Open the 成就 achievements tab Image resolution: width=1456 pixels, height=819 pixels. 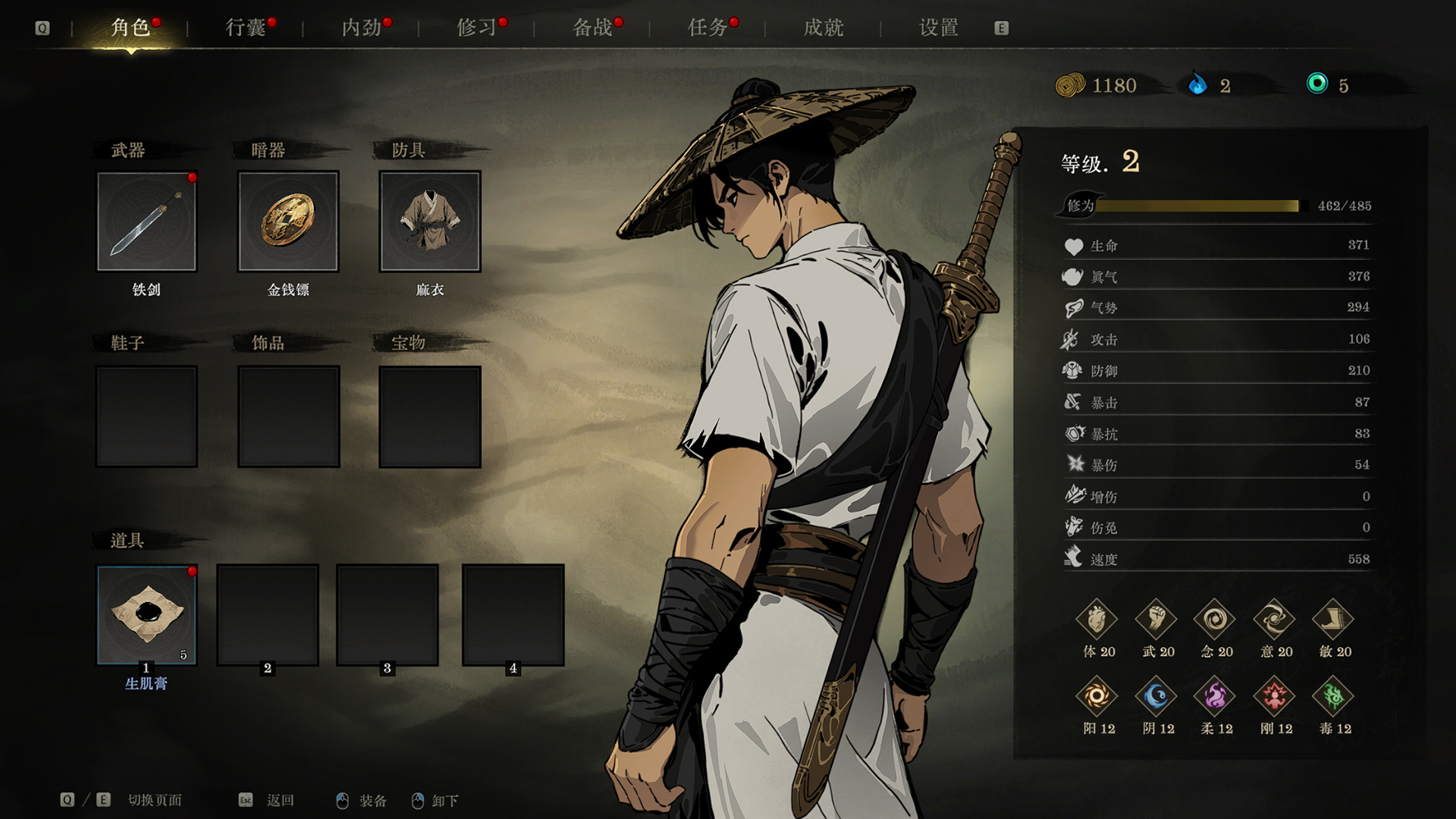coord(824,28)
